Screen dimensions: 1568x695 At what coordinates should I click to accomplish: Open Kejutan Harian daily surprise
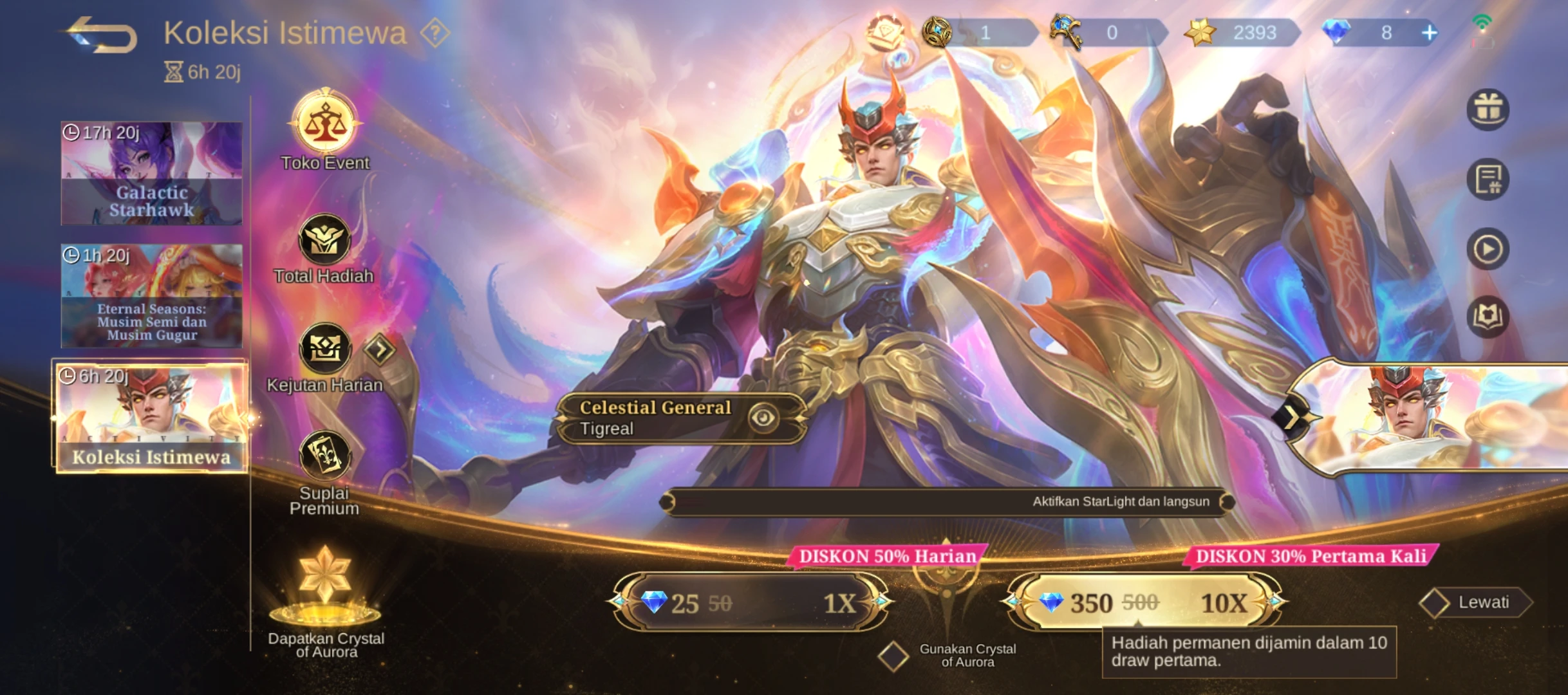pyautogui.click(x=325, y=349)
